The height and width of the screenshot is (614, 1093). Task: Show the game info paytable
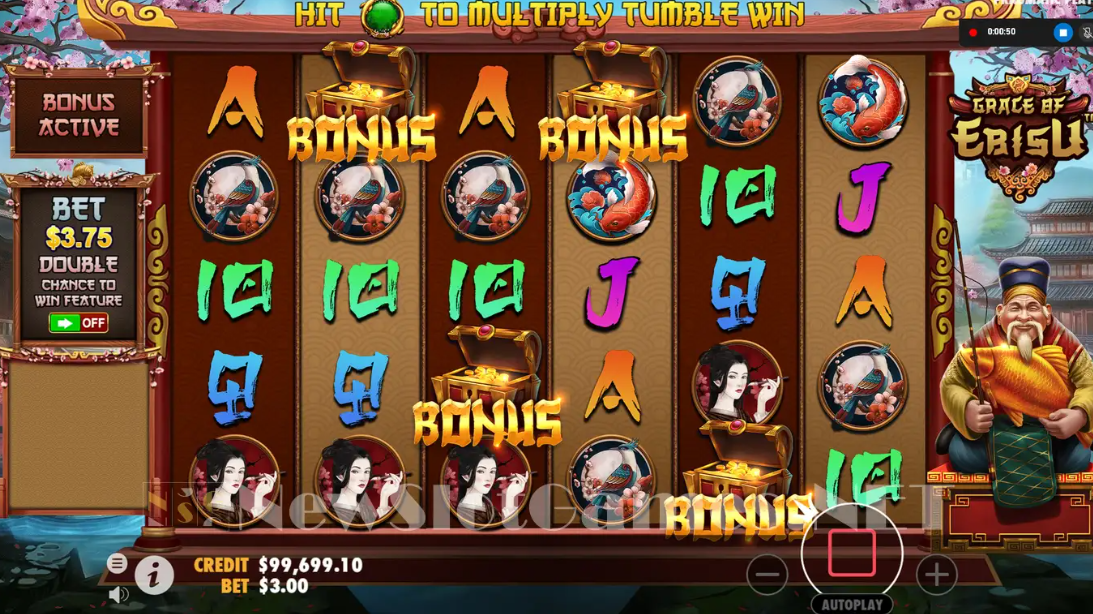[154, 575]
